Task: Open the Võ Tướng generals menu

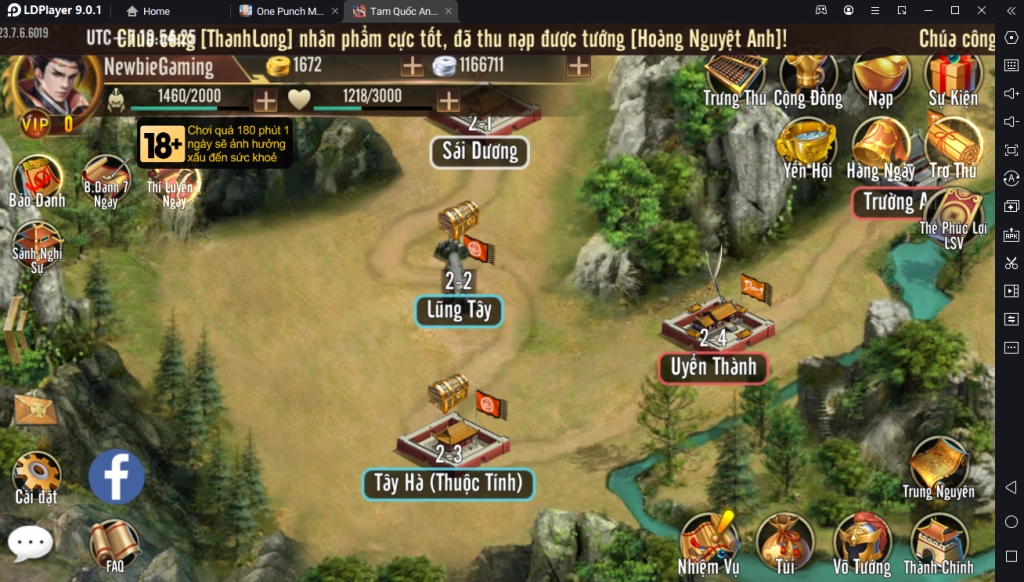Action: [x=862, y=541]
